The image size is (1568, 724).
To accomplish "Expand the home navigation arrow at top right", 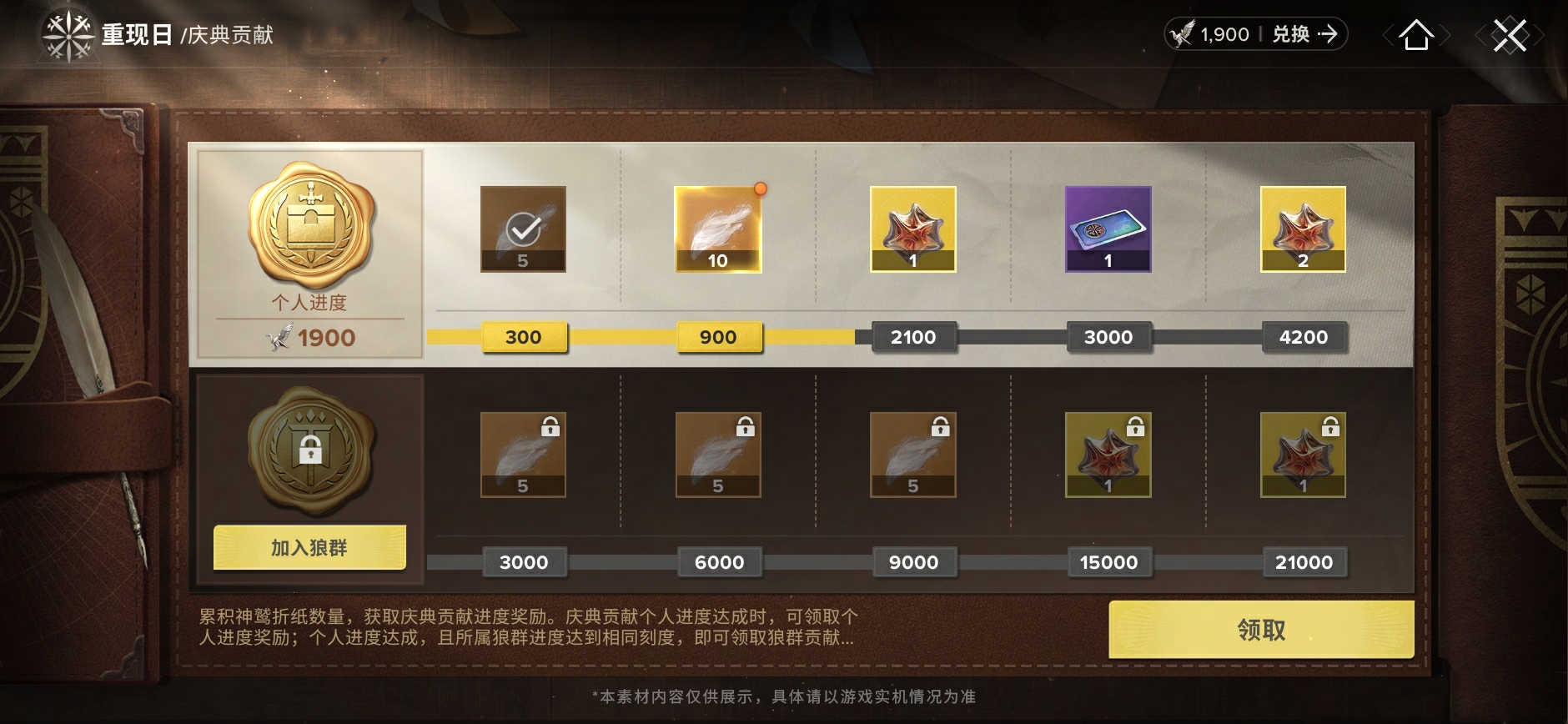I will pos(1418,35).
